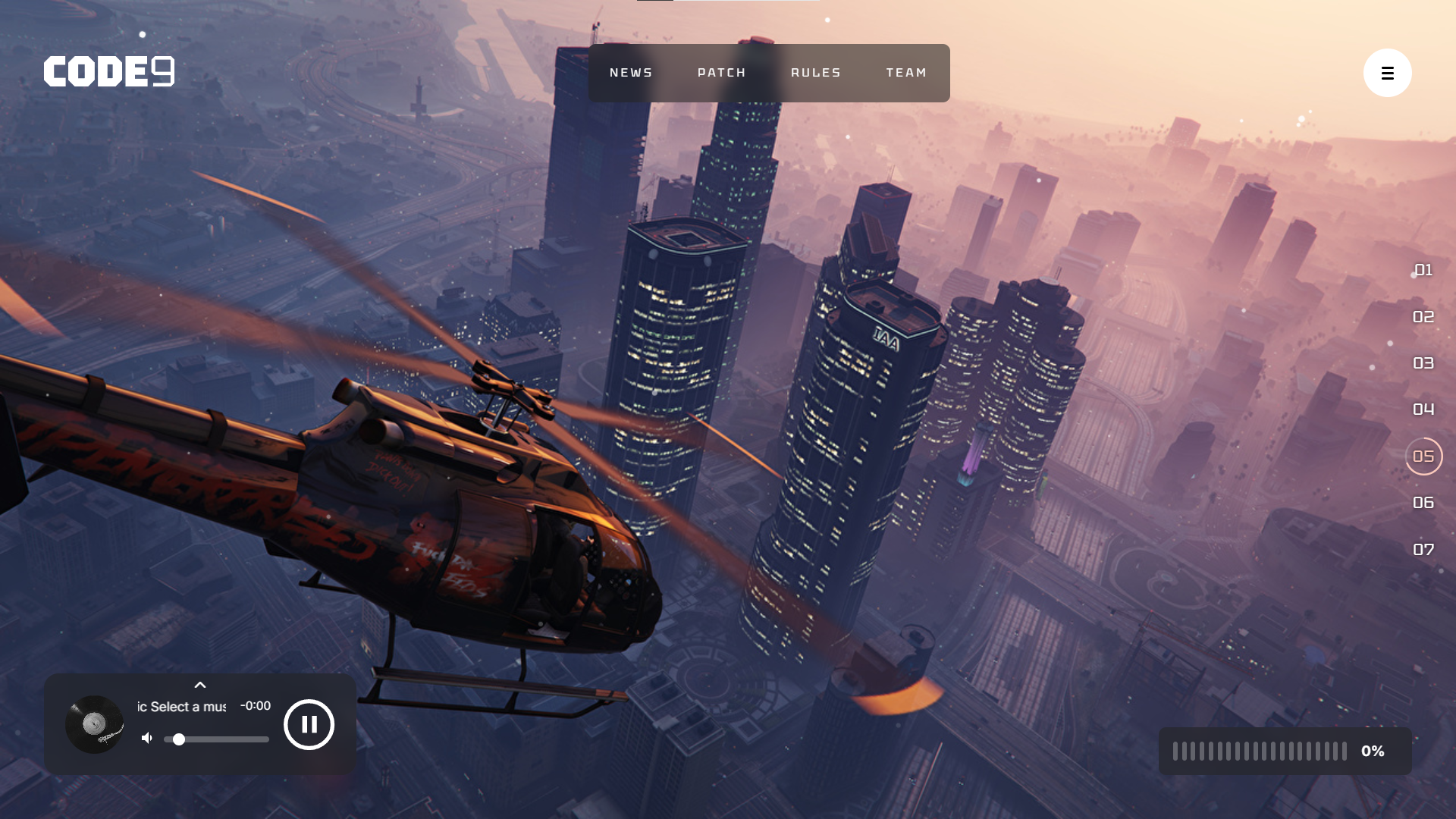Visit the TEAM page
This screenshot has height=819, width=1456.
click(906, 72)
